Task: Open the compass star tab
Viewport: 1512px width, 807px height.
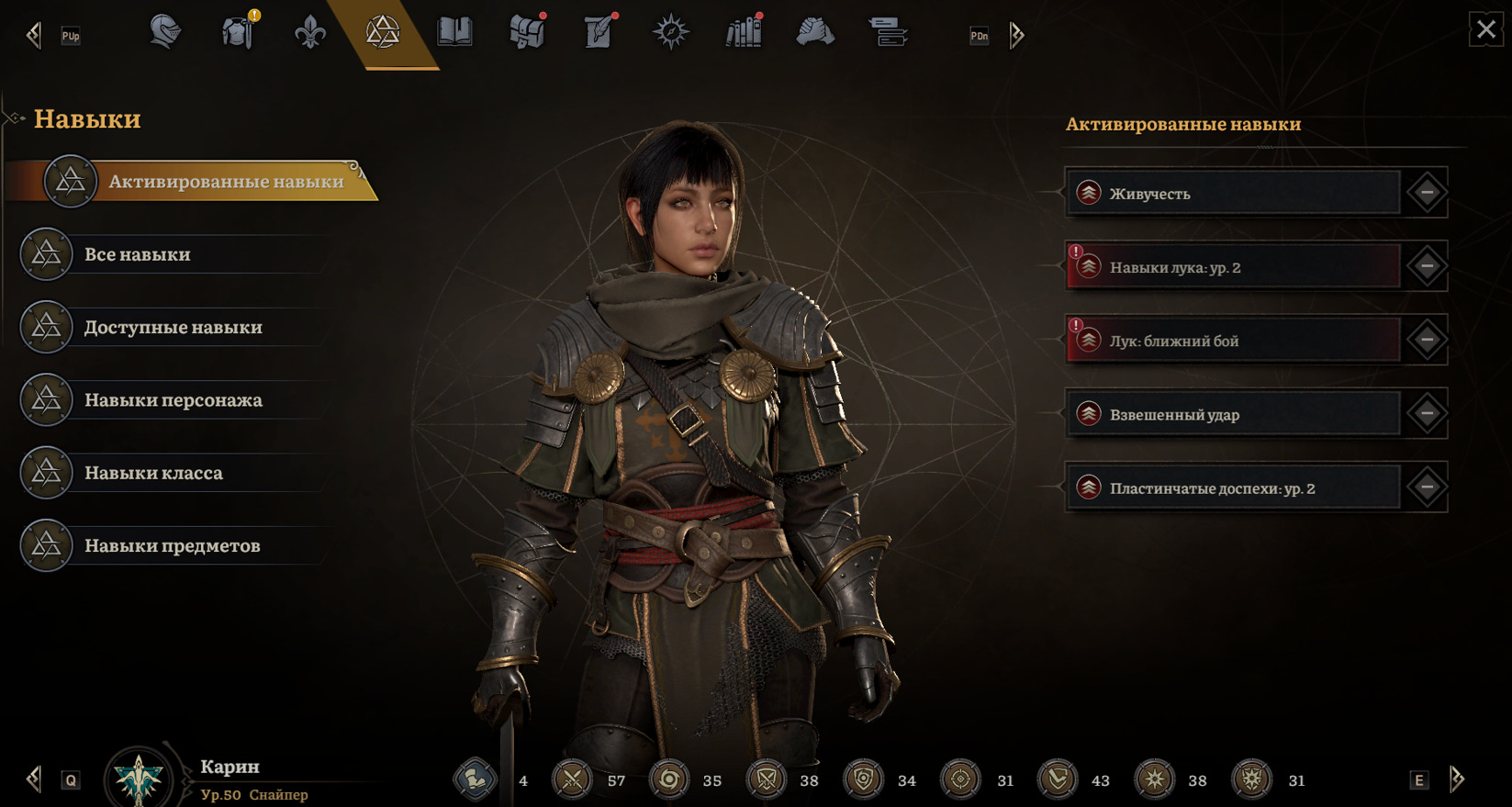Action: (x=670, y=33)
